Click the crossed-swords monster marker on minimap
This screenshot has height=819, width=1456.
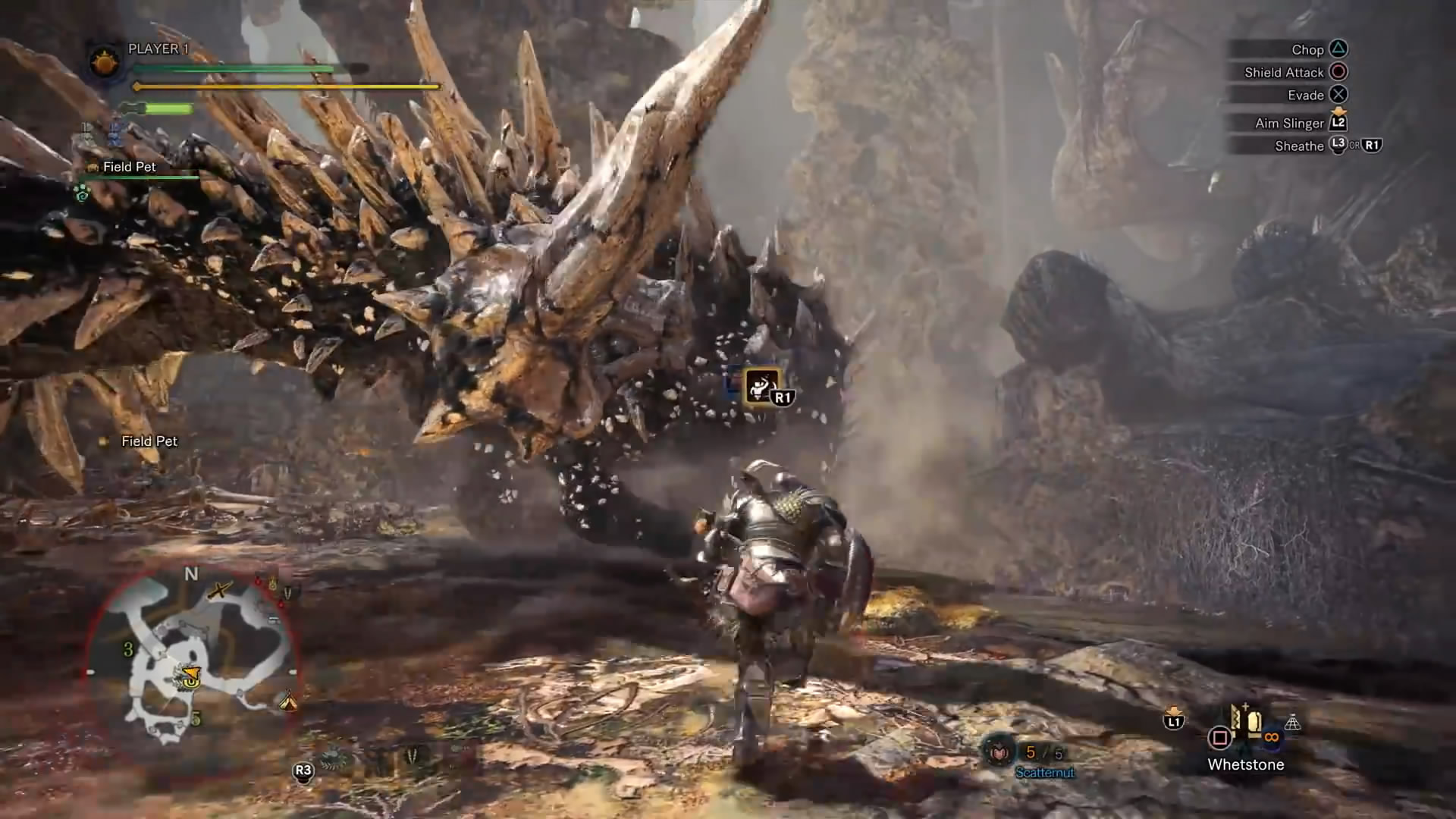click(220, 590)
